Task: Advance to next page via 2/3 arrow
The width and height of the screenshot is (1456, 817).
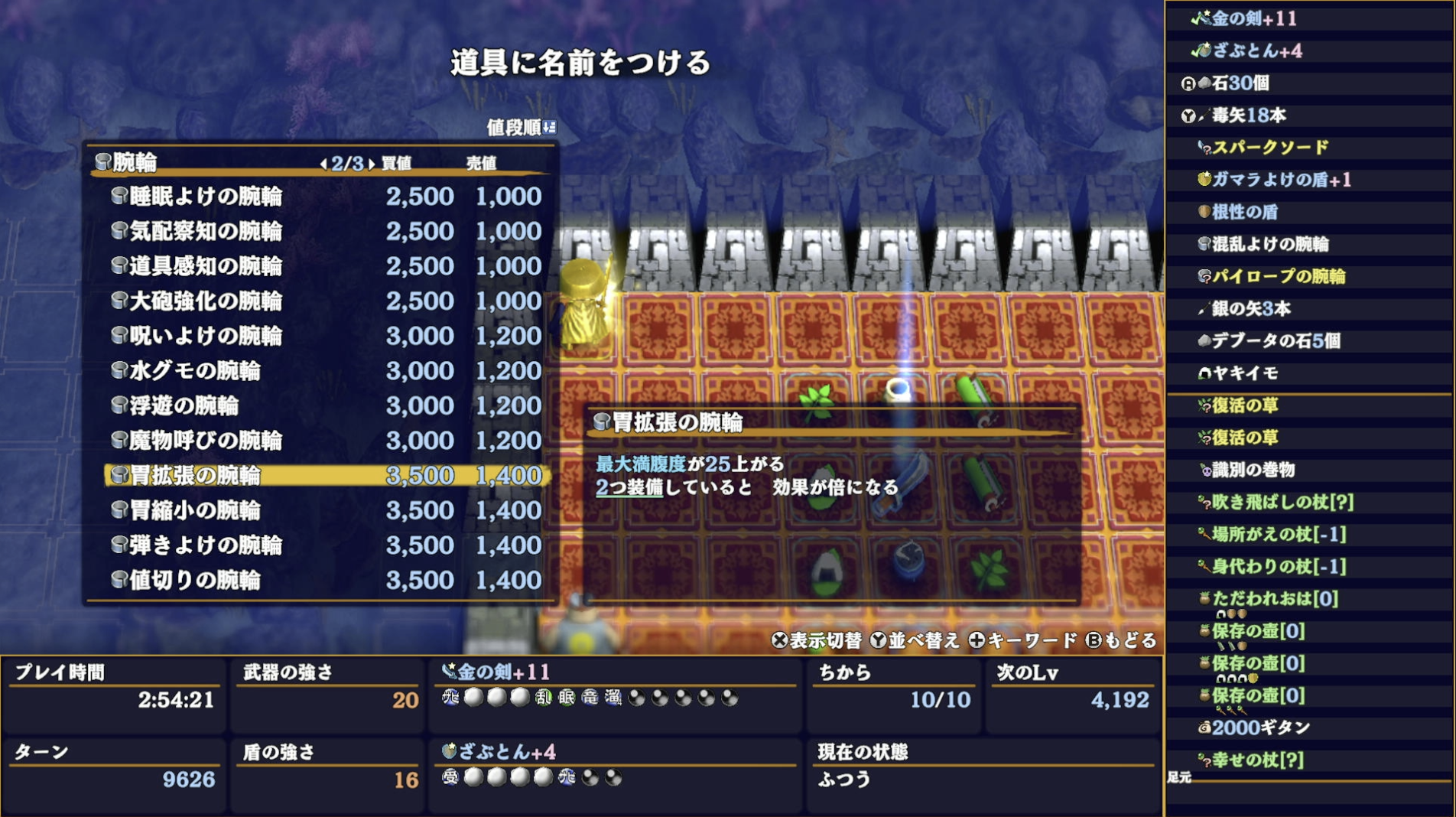Action: click(370, 162)
